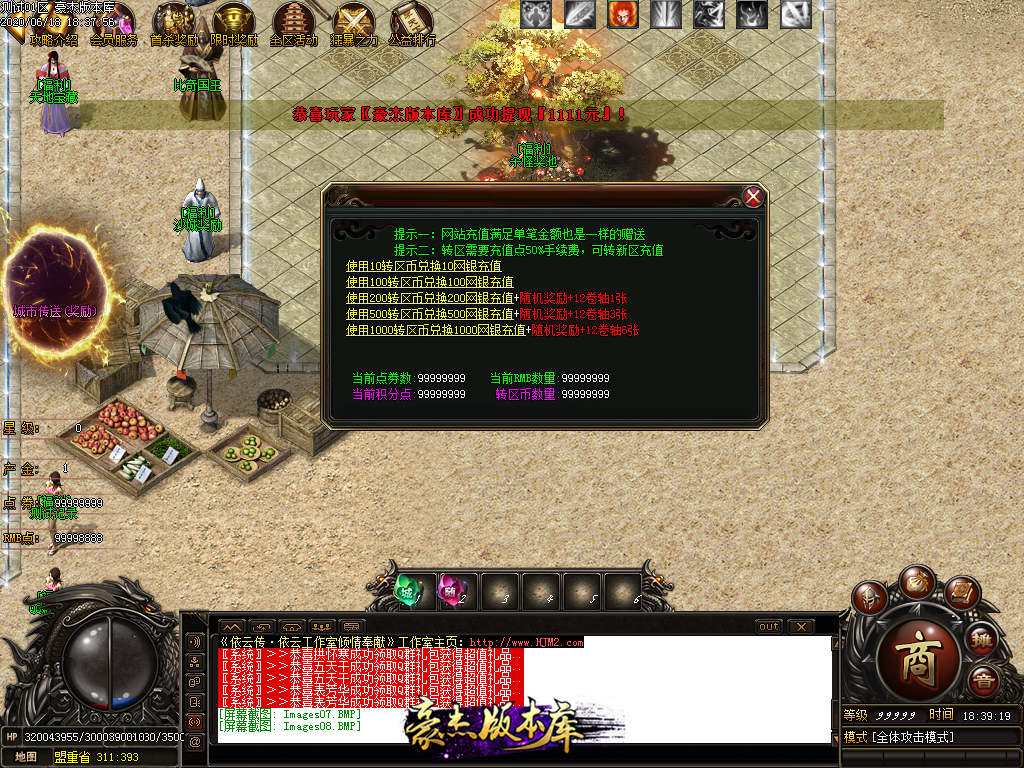
Task: Show the 首杀奖励 first-kill rewards
Action: [x=173, y=24]
